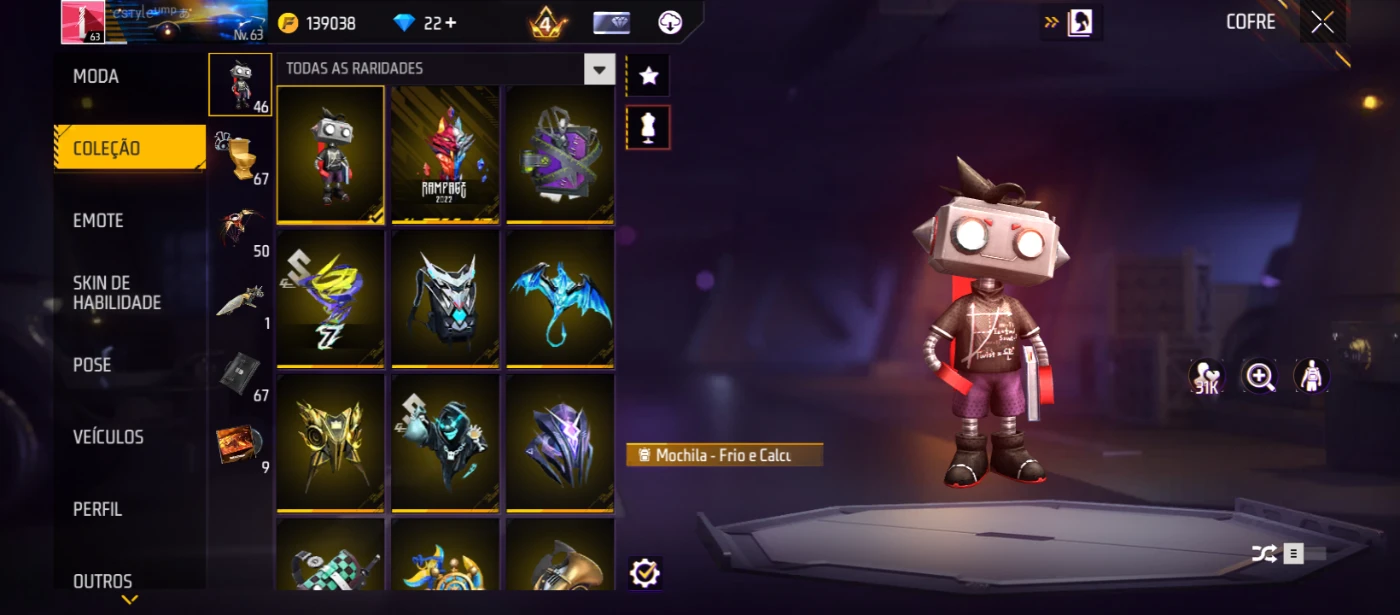This screenshot has width=1400, height=615.
Task: Switch to the Emote section
Action: coord(98,221)
